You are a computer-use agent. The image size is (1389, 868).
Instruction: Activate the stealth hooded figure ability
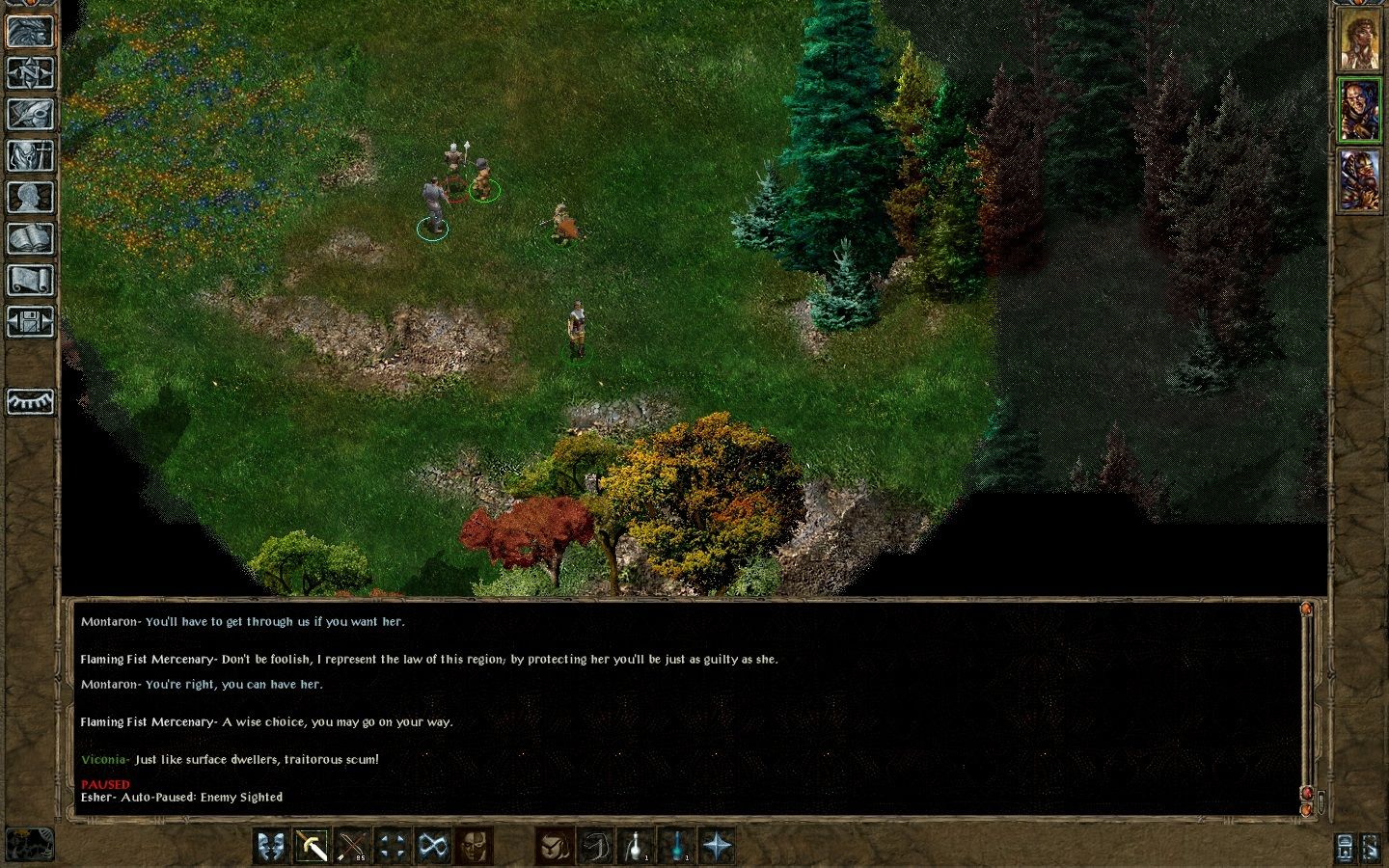coord(555,846)
